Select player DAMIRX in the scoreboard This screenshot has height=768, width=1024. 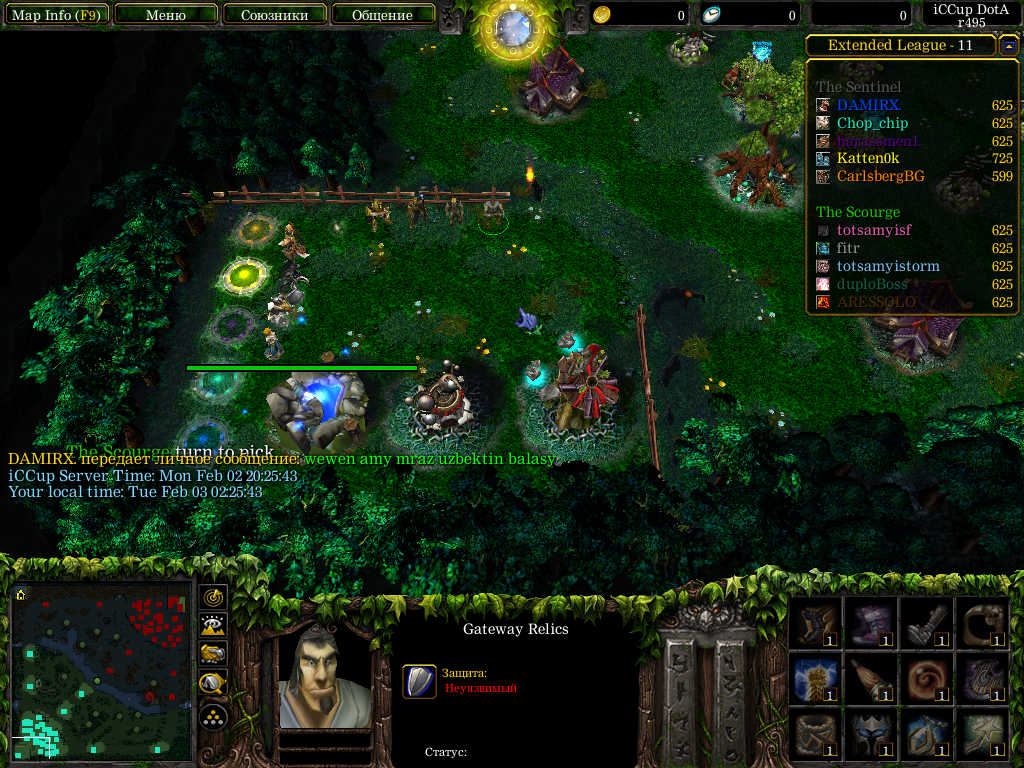click(x=868, y=105)
